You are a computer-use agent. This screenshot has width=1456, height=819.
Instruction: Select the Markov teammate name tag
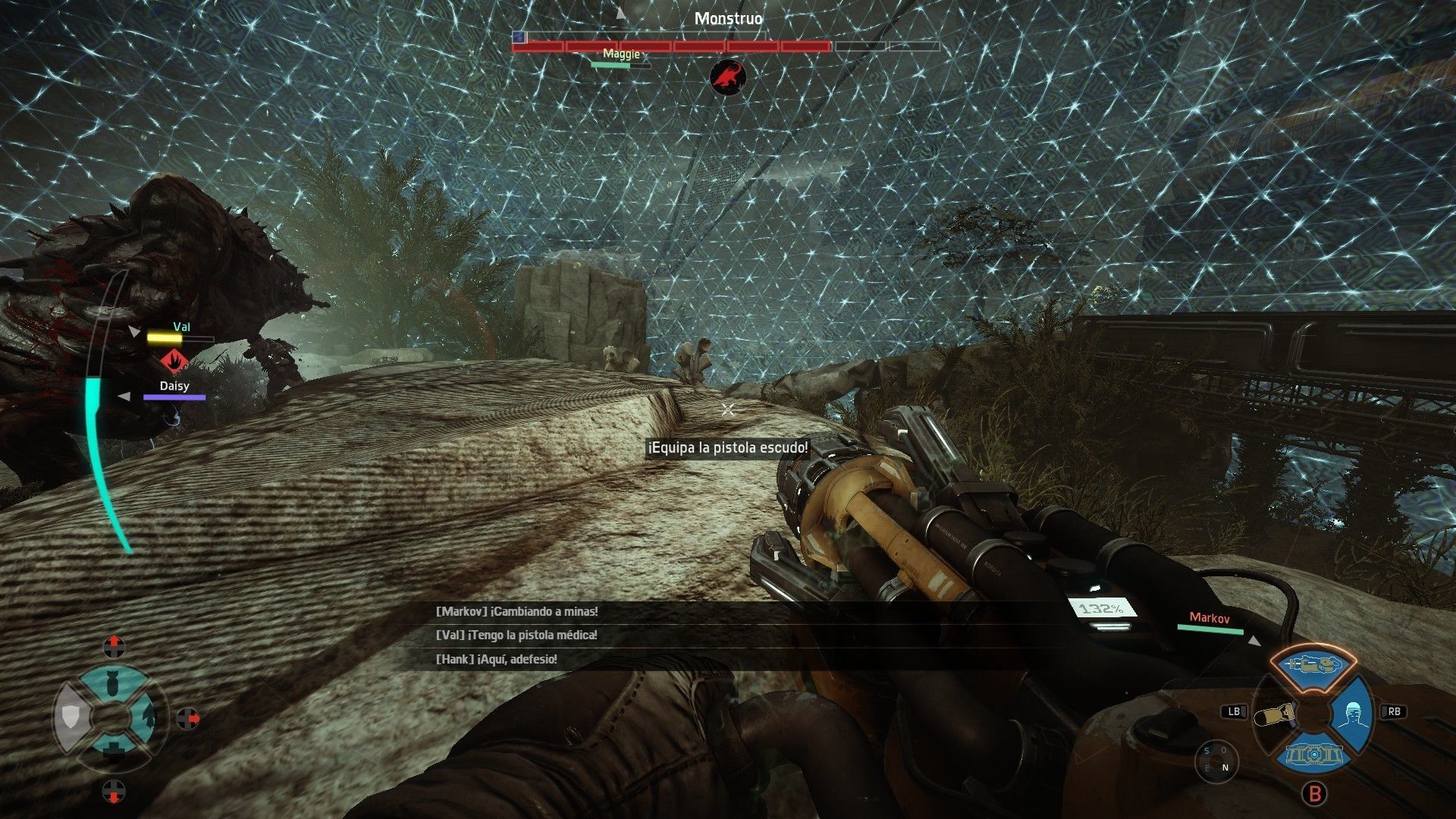click(1210, 618)
